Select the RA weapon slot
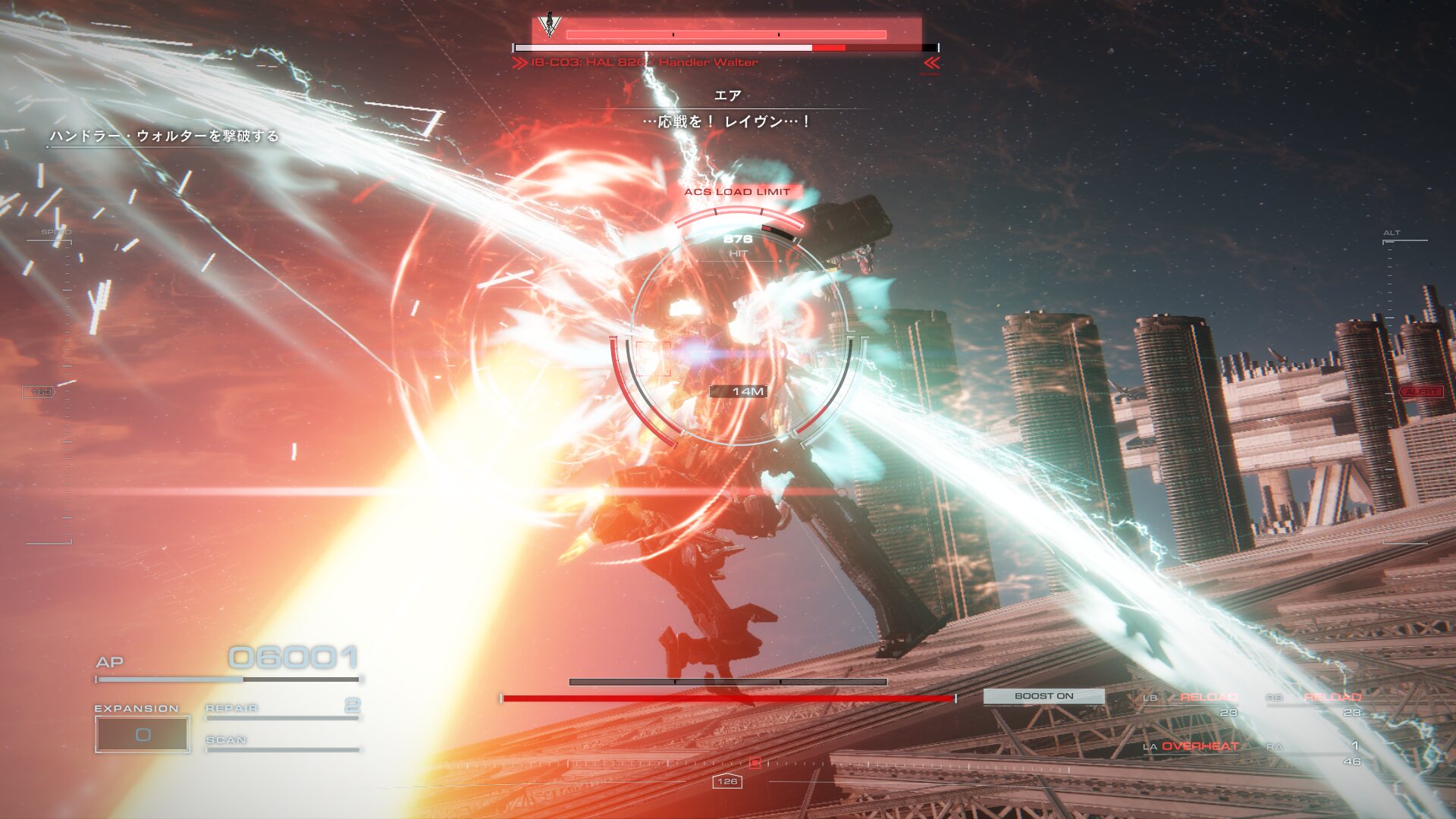This screenshot has width=1456, height=819. 1314,751
